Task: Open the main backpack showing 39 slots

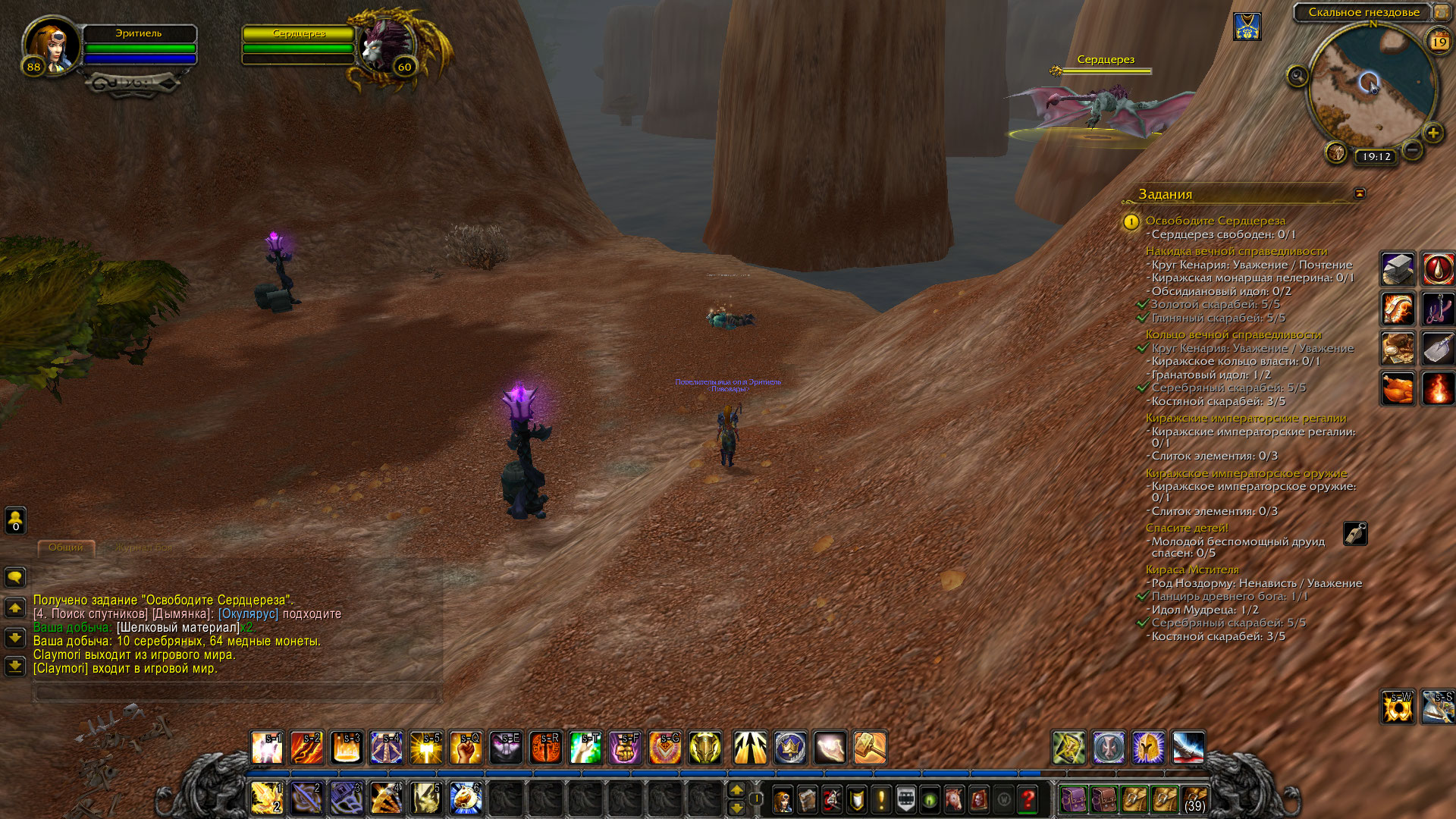Action: [1194, 799]
